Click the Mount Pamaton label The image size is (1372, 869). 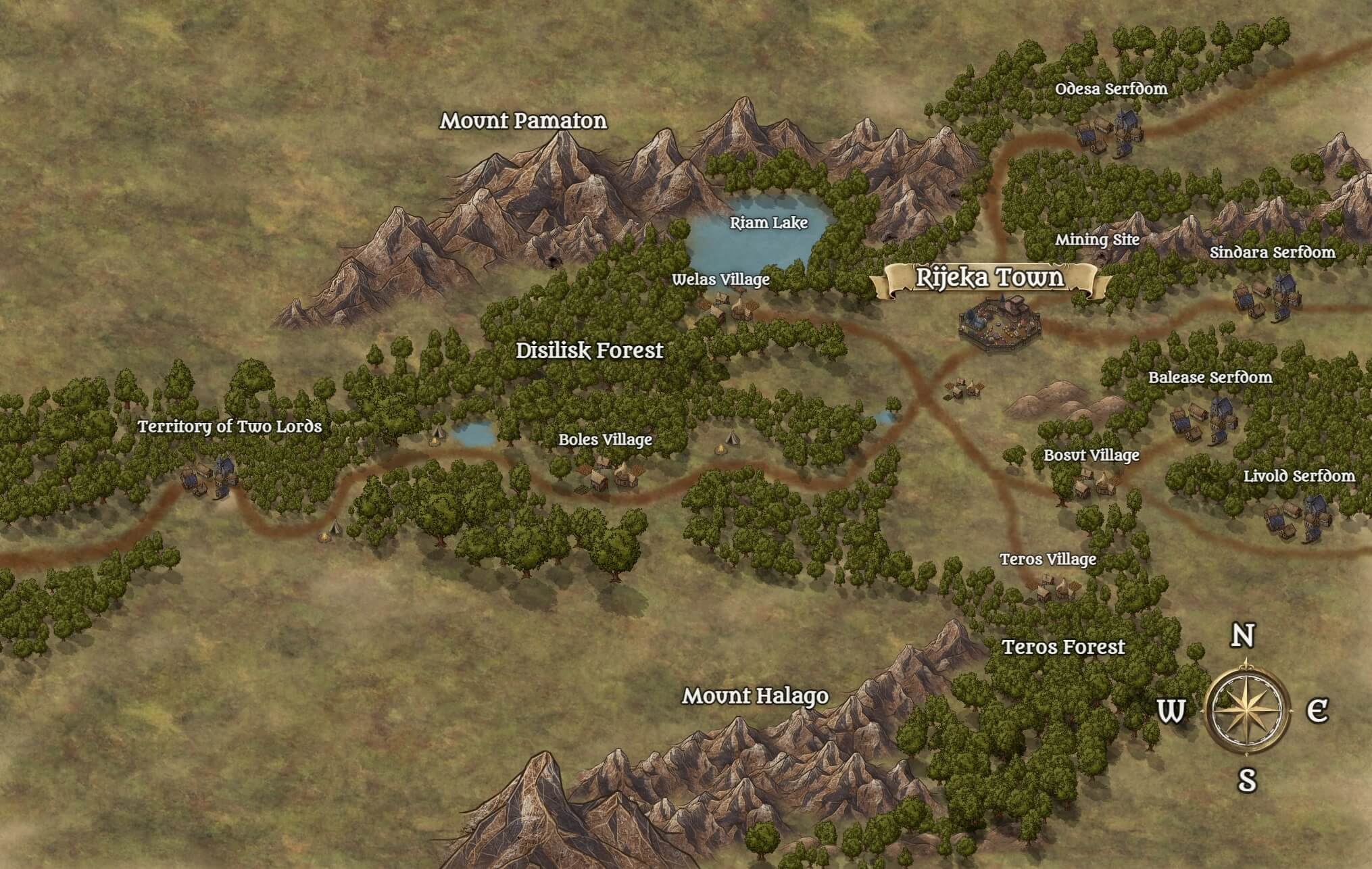click(523, 121)
